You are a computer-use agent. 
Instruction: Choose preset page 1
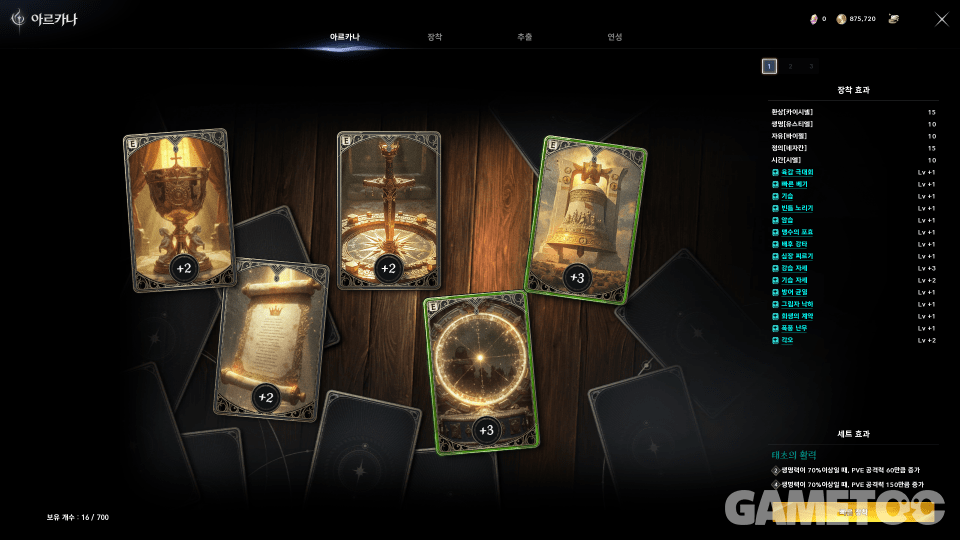point(769,66)
